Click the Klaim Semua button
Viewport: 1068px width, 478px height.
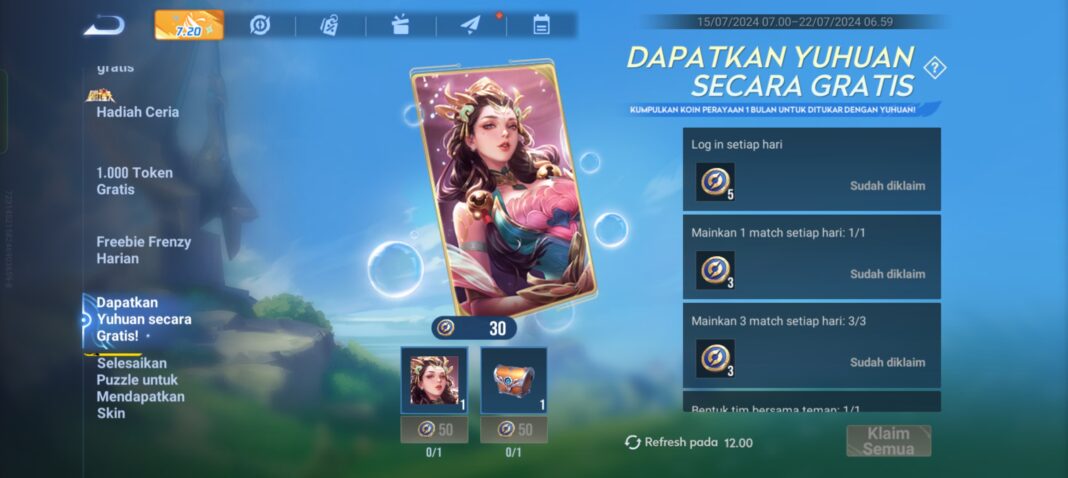point(888,441)
